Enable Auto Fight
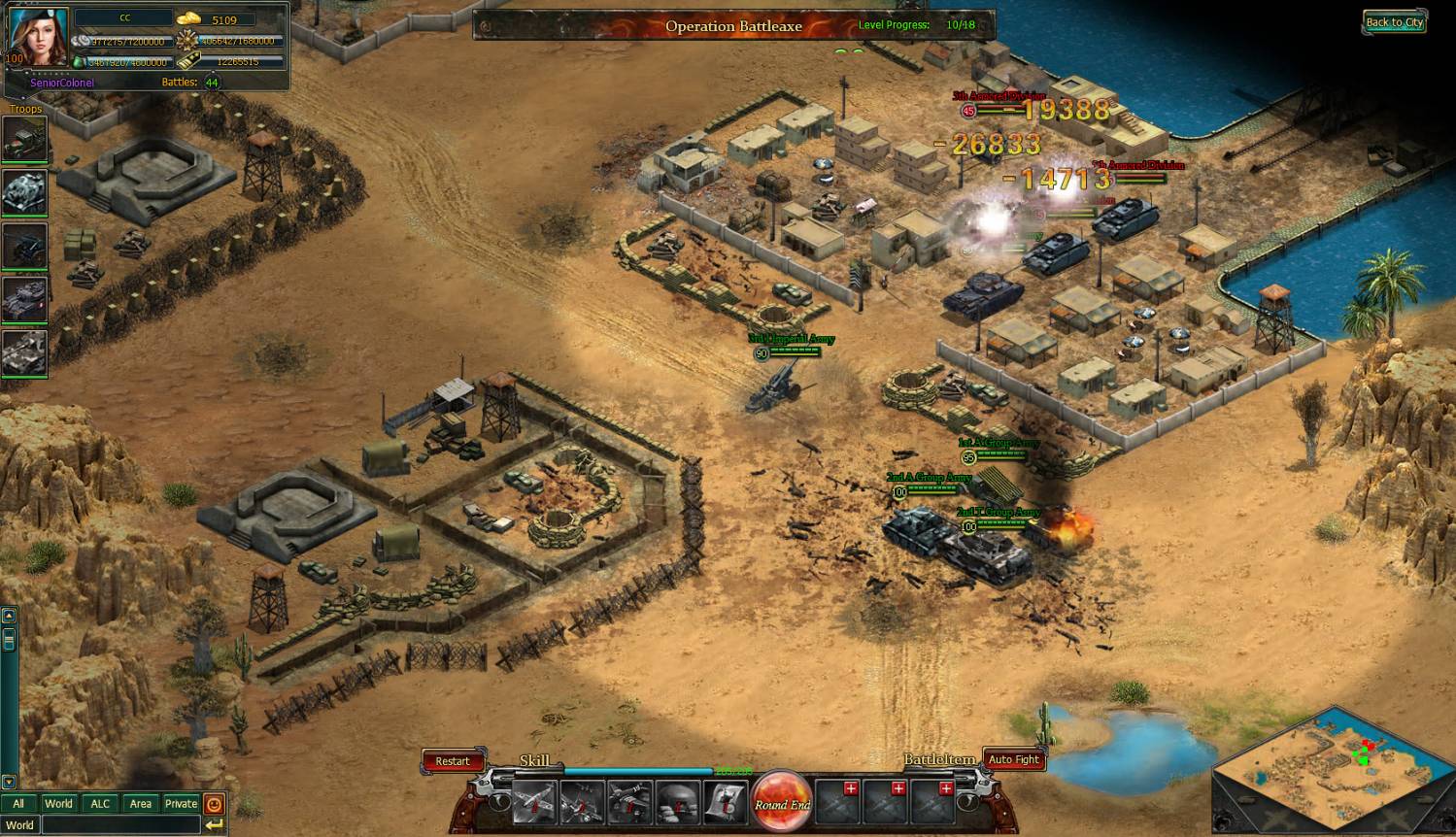Image resolution: width=1456 pixels, height=837 pixels. pyautogui.click(x=1013, y=759)
